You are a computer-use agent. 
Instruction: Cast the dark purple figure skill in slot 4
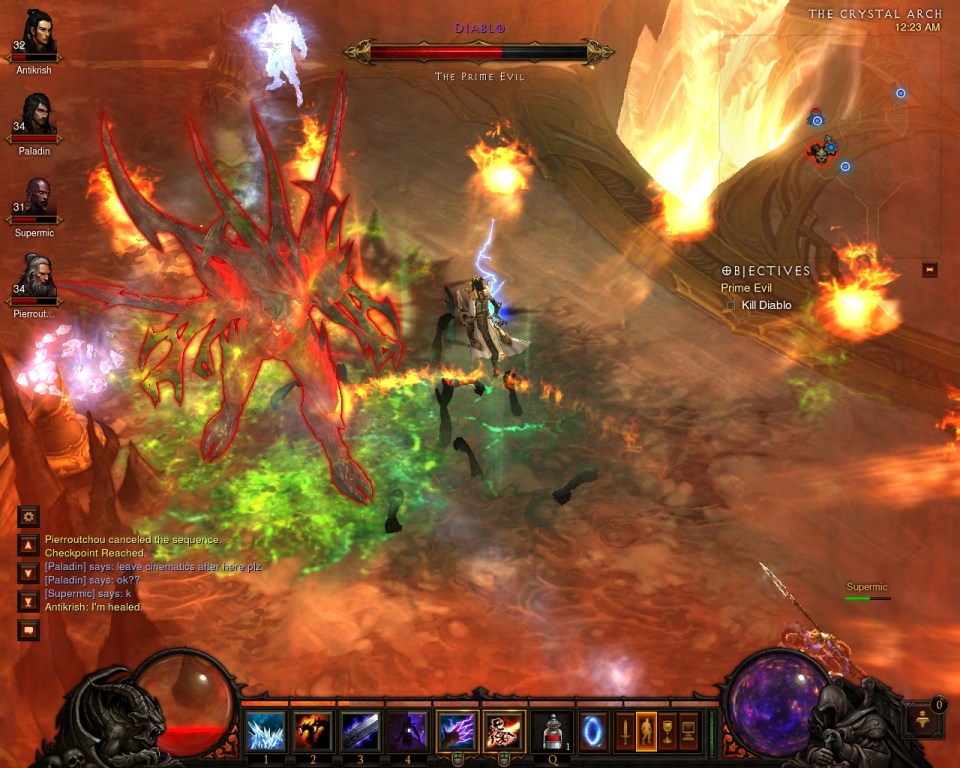[409, 731]
